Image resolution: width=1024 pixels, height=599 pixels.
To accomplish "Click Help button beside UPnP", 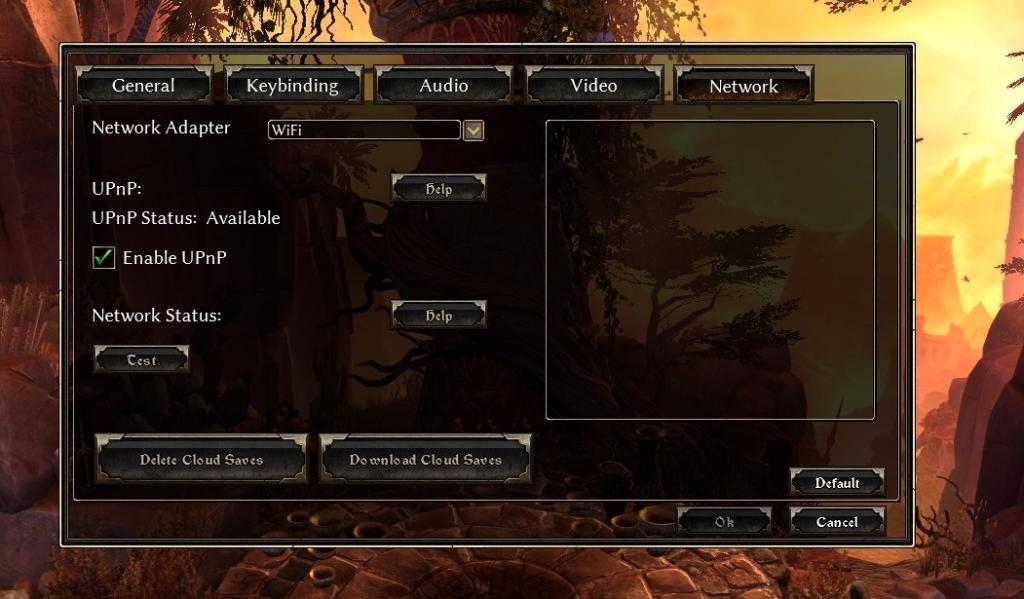I will [438, 189].
